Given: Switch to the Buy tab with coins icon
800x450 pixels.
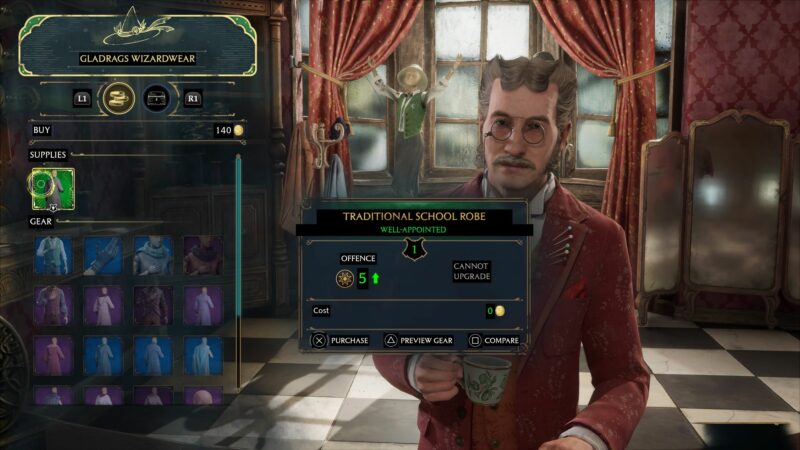Looking at the screenshot, I should click(119, 98).
